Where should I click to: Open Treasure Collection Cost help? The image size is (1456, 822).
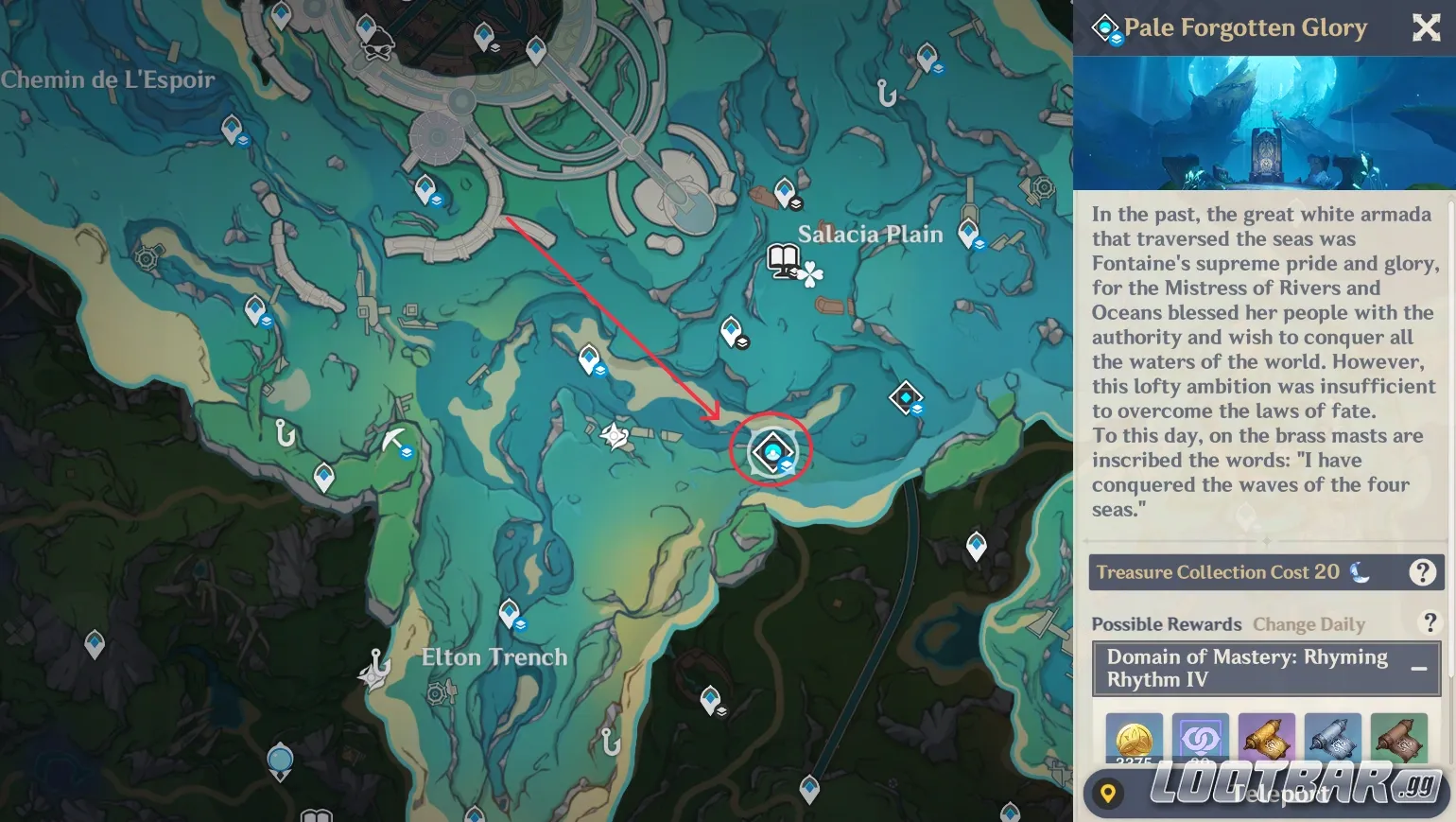click(x=1422, y=572)
